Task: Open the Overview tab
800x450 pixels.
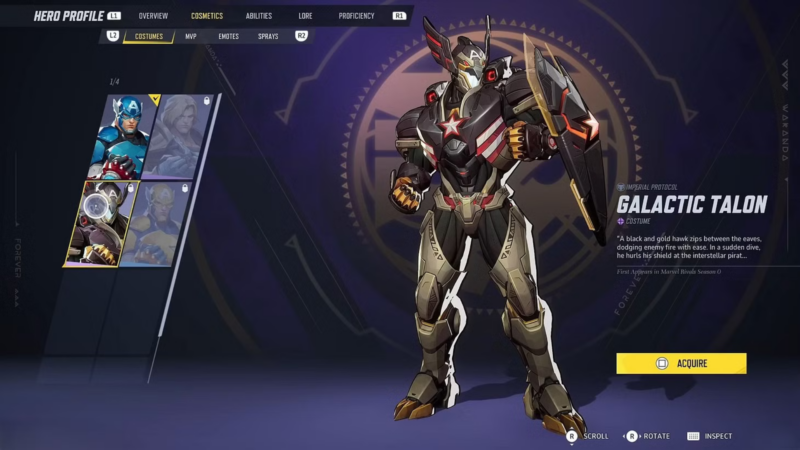Action: 153,16
